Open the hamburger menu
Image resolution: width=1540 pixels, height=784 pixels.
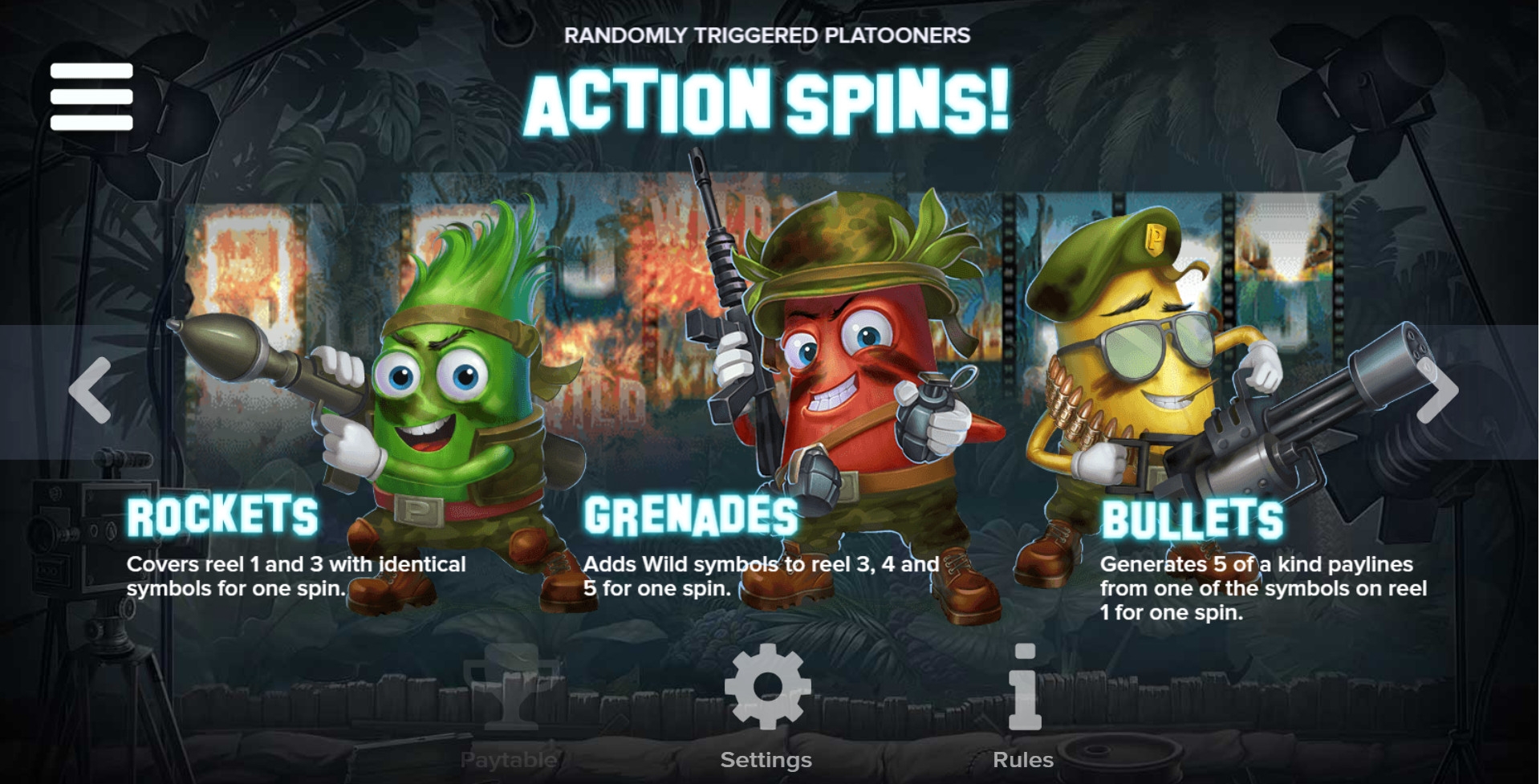91,96
